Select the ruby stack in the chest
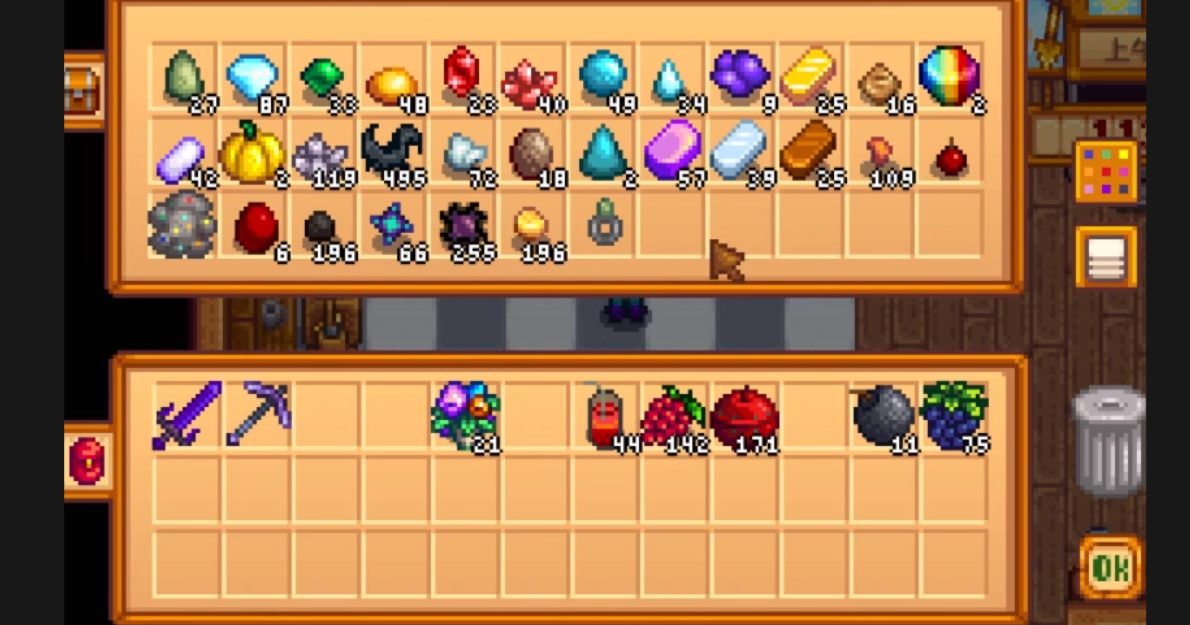The width and height of the screenshot is (1190, 625). 461,76
